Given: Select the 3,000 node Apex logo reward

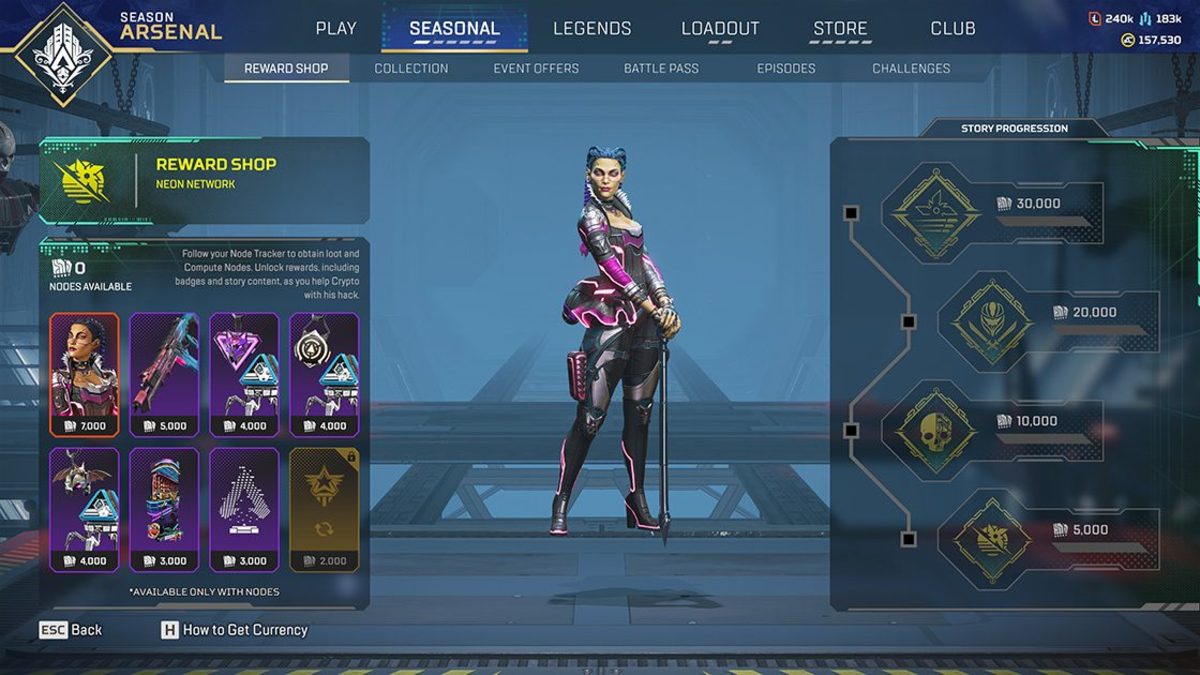Looking at the screenshot, I should [x=244, y=510].
